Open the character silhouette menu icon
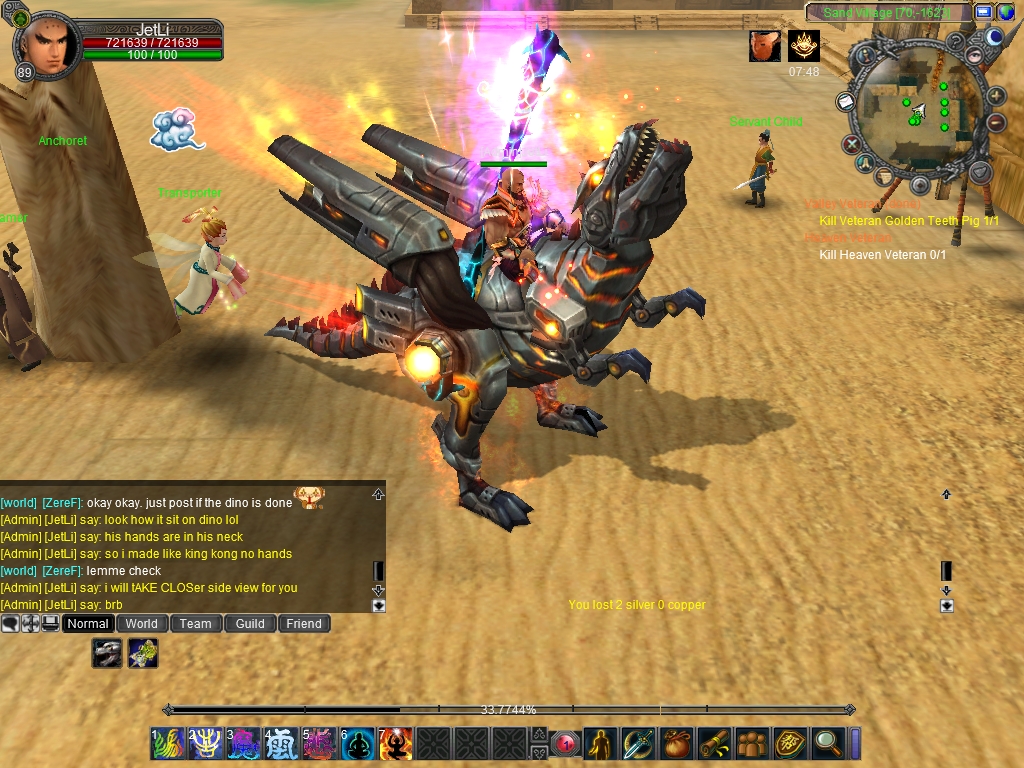 (600, 743)
